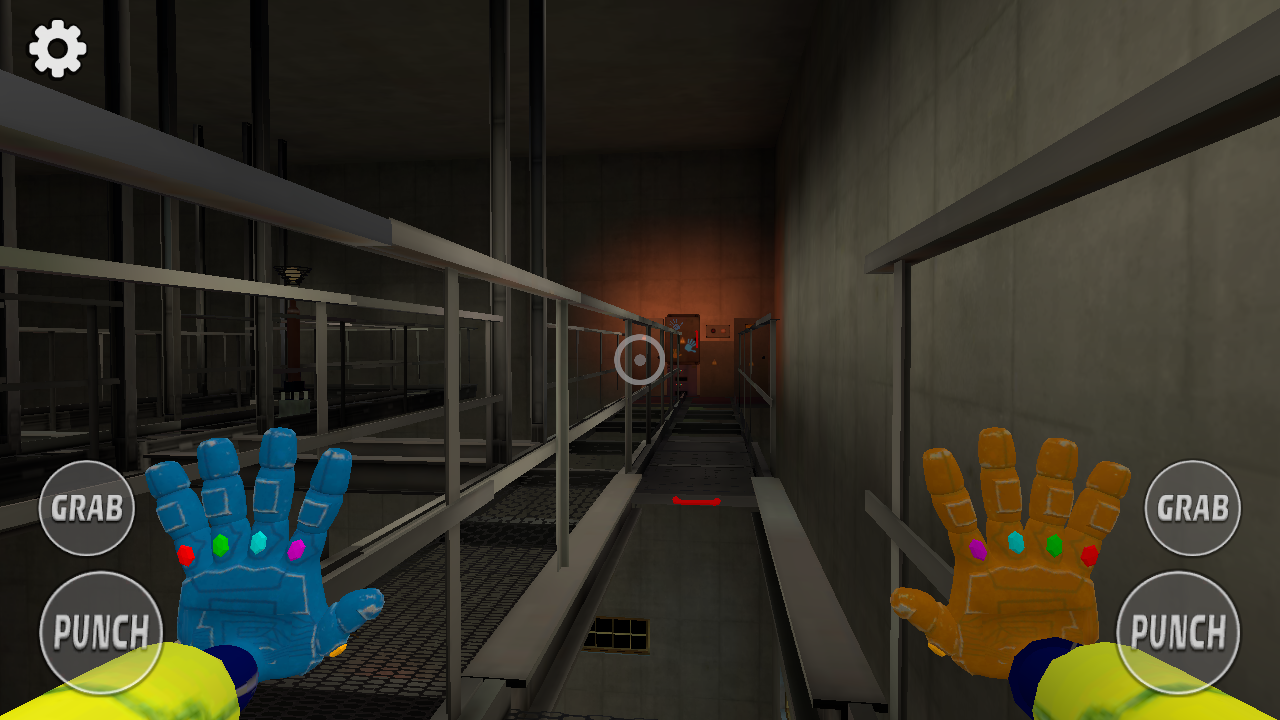Viewport: 1280px width, 720px height.
Task: Tap the red handle on the catwalk floor
Action: pyautogui.click(x=695, y=502)
